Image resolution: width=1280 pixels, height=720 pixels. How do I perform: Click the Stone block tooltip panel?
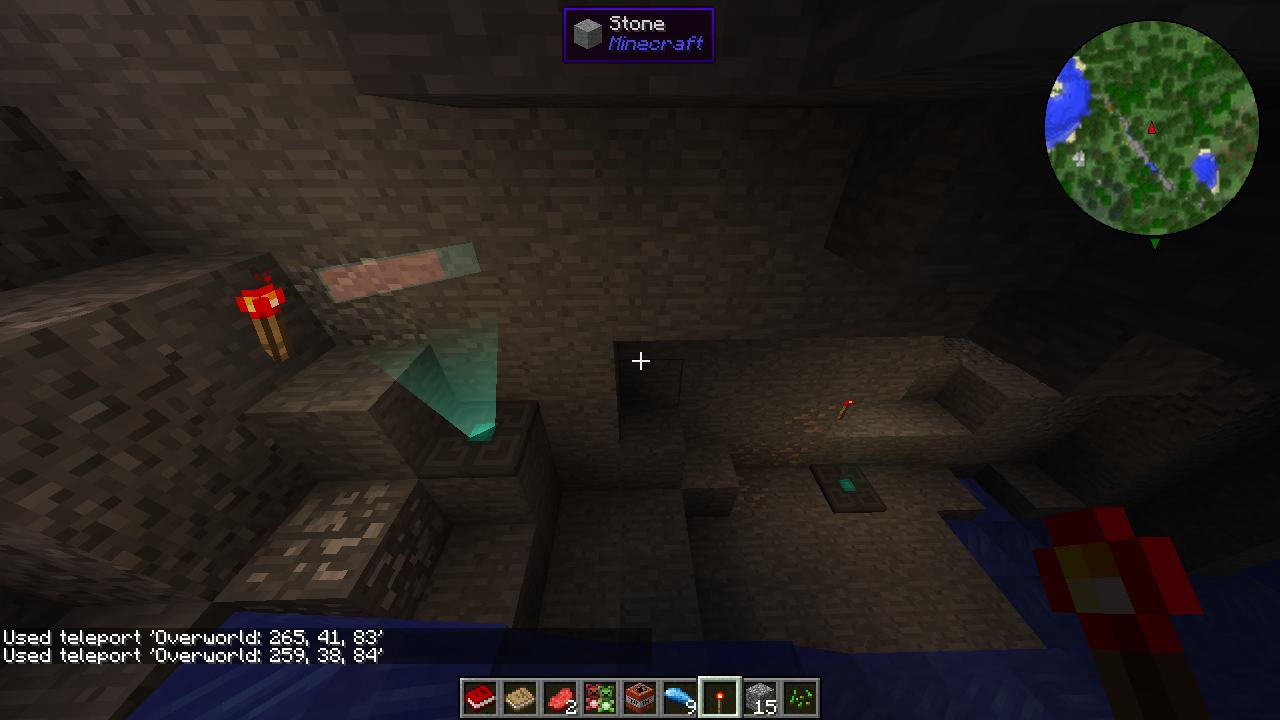638,35
